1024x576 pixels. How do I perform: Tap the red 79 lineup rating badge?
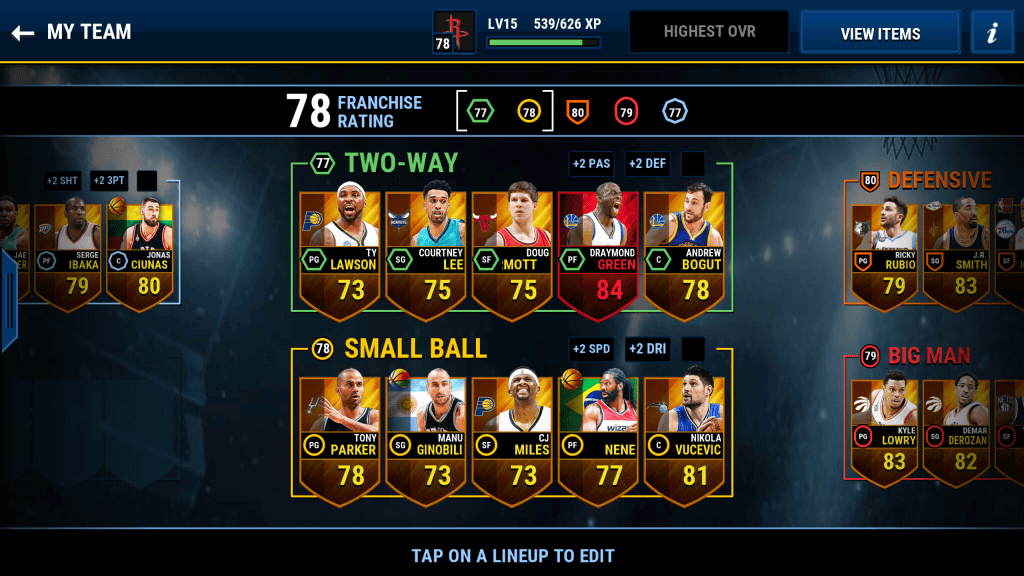click(626, 112)
